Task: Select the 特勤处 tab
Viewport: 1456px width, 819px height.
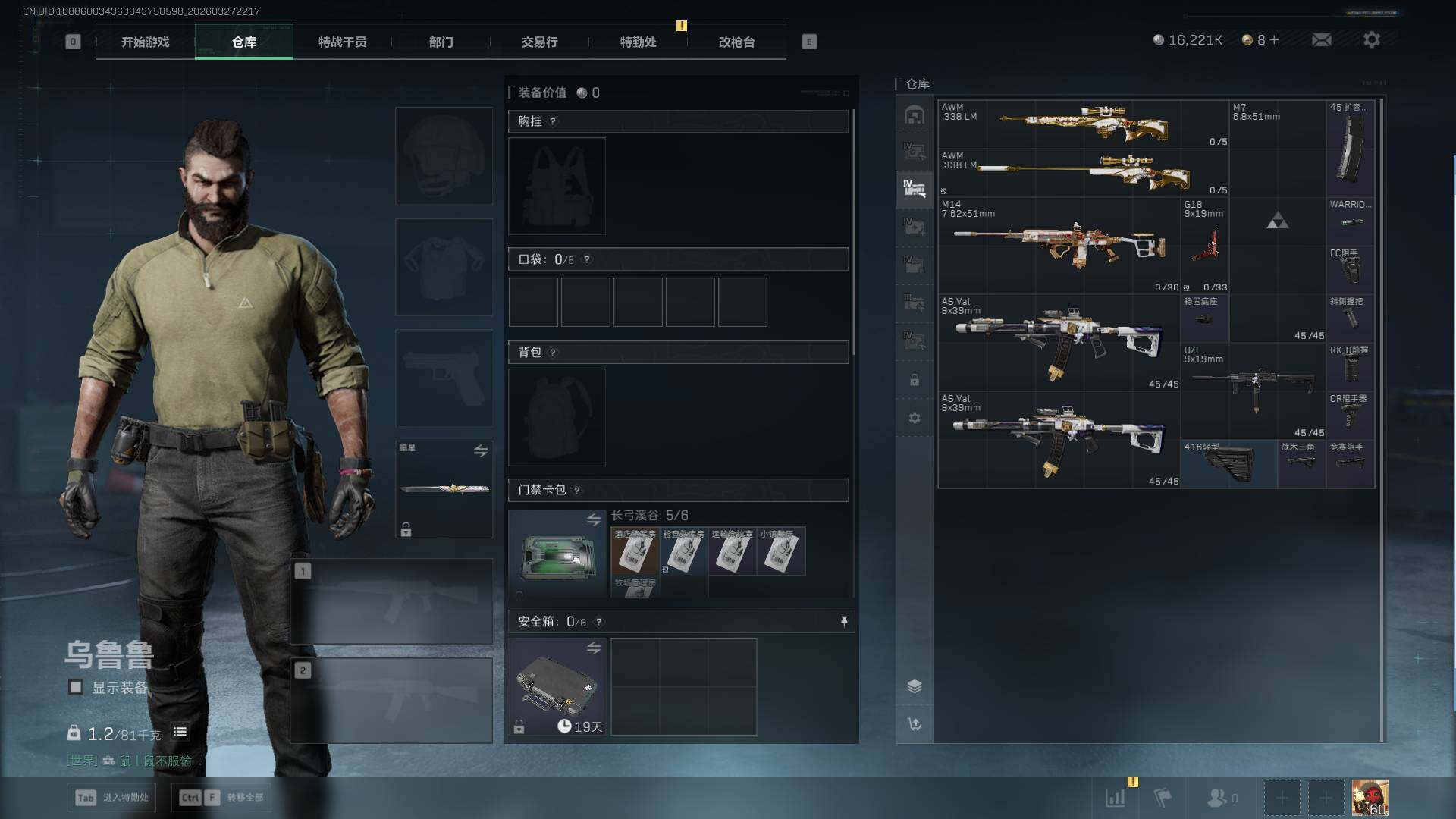Action: tap(638, 42)
